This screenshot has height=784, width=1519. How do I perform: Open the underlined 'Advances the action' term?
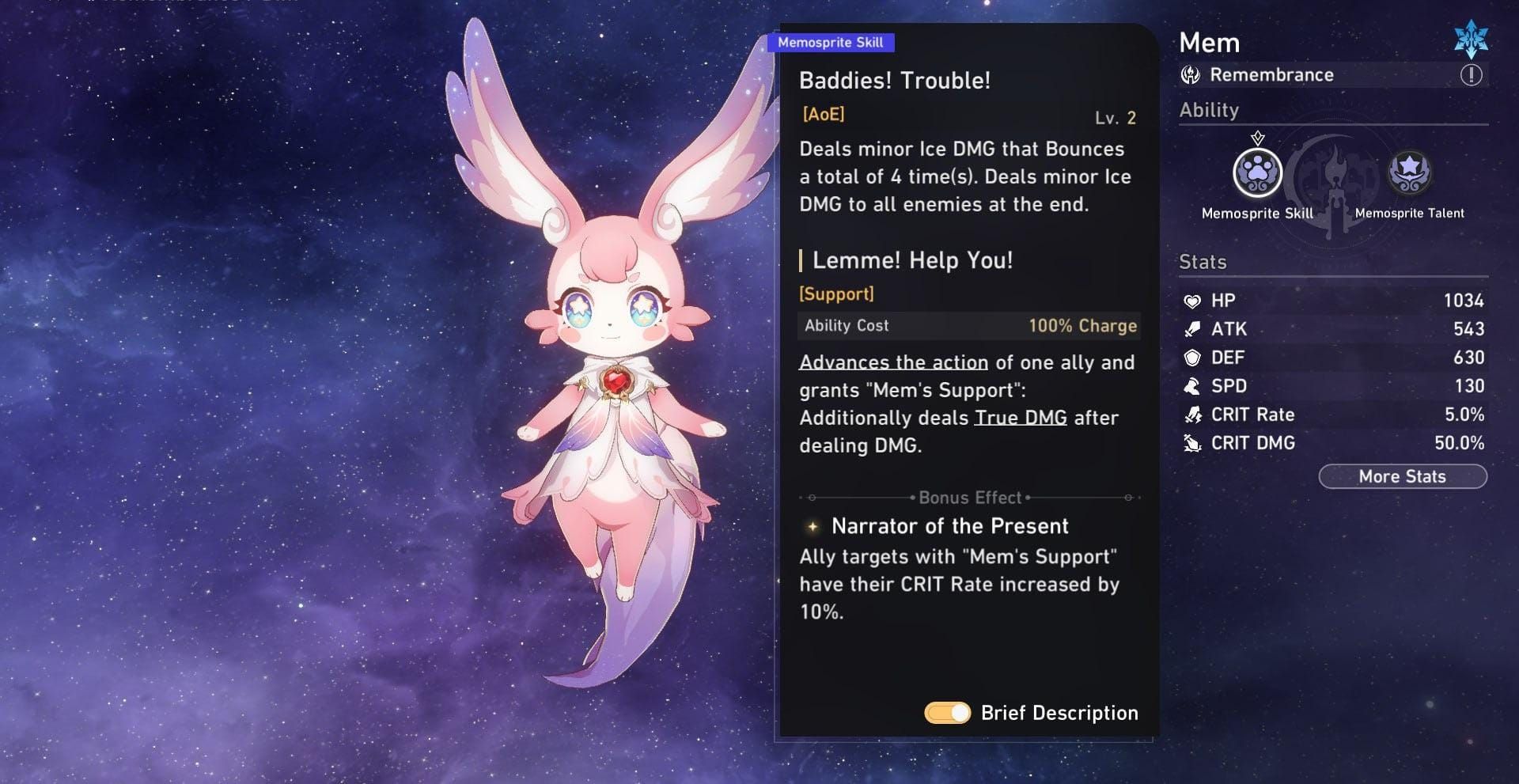coord(893,362)
